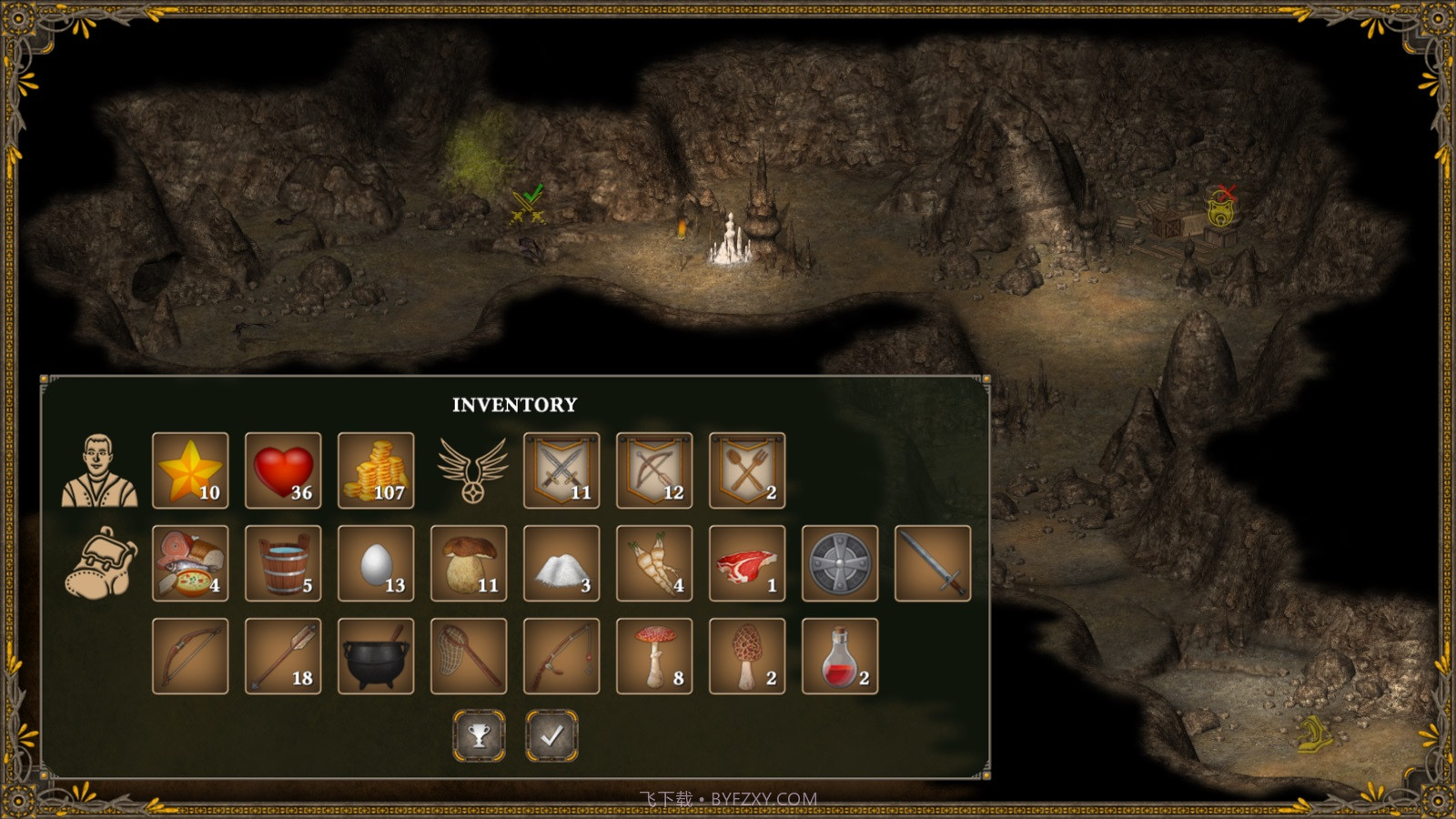Select the morel mushroom slot
The image size is (1456, 819).
[x=747, y=656]
